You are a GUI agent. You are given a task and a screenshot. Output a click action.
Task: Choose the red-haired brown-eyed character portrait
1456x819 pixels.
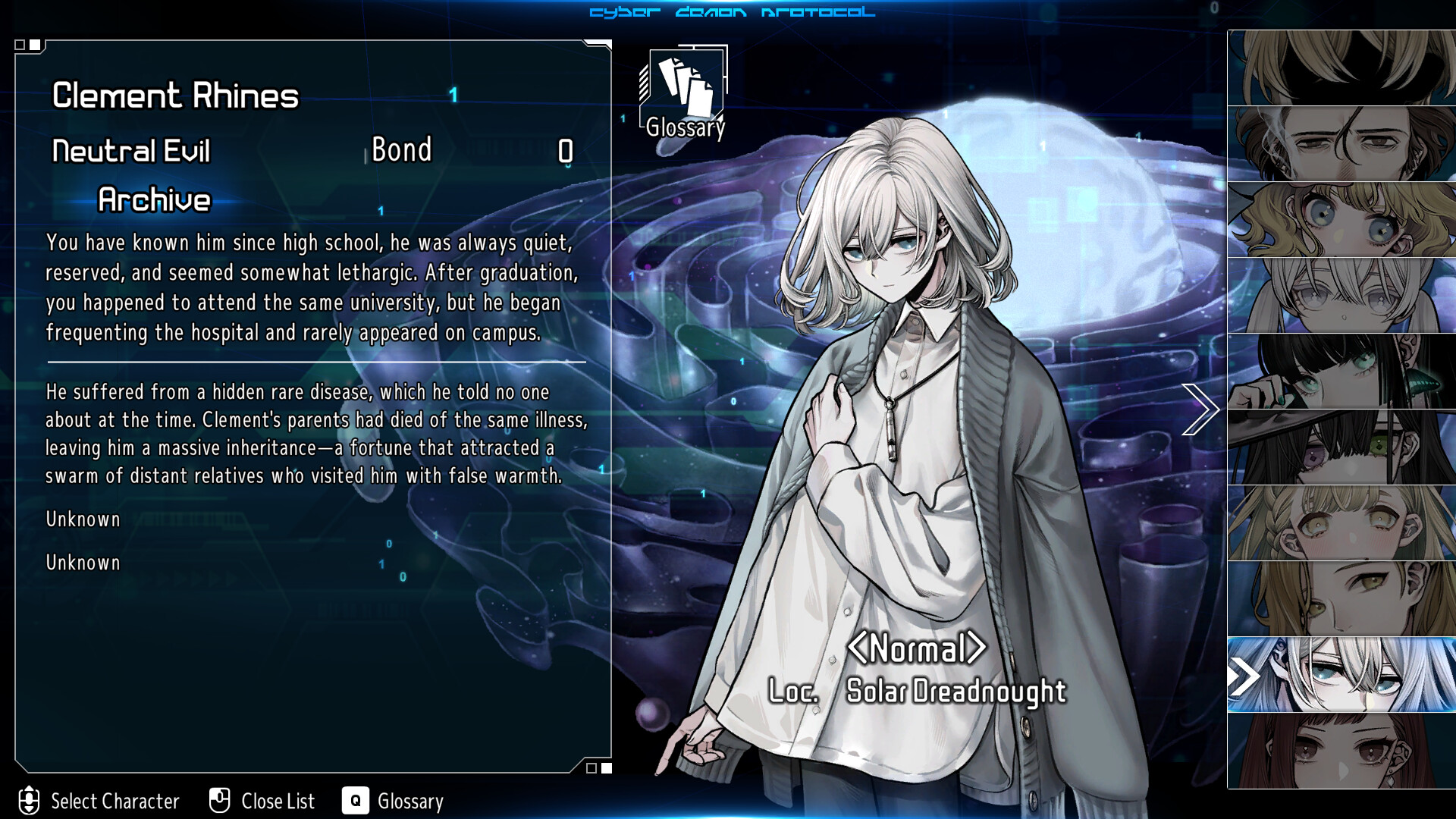click(1341, 751)
